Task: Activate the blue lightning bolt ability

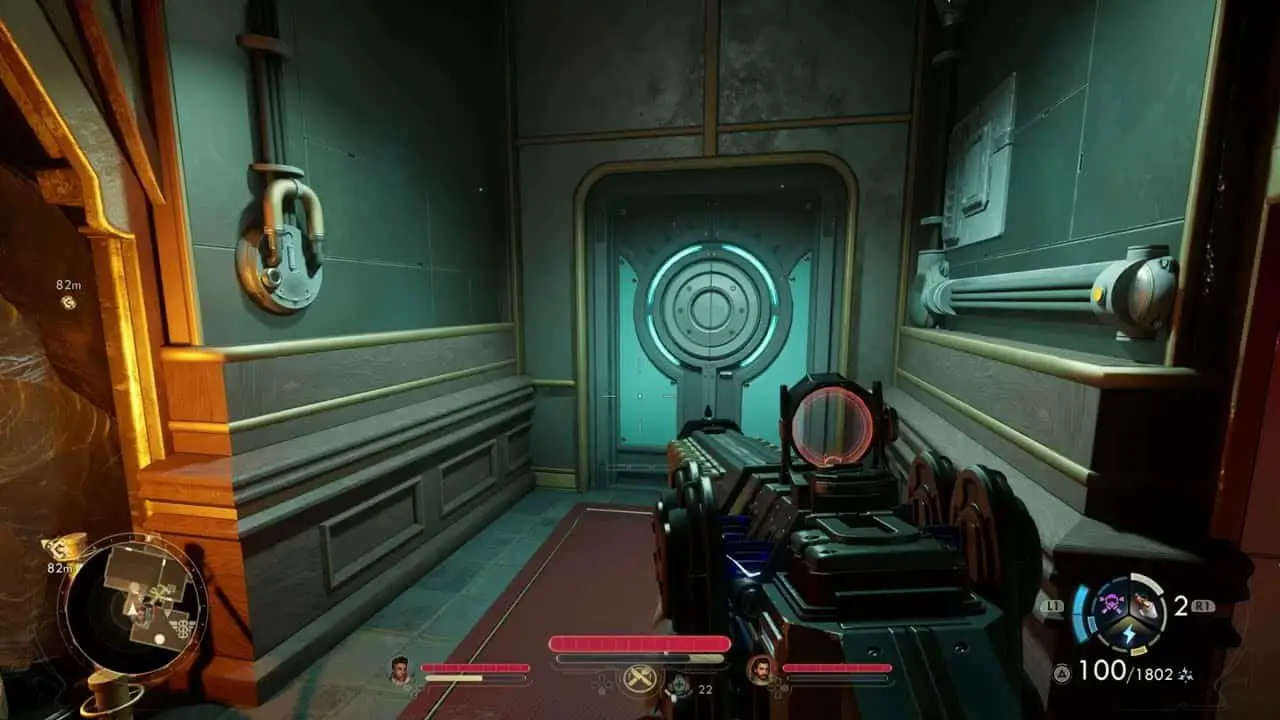Action: (1127, 634)
